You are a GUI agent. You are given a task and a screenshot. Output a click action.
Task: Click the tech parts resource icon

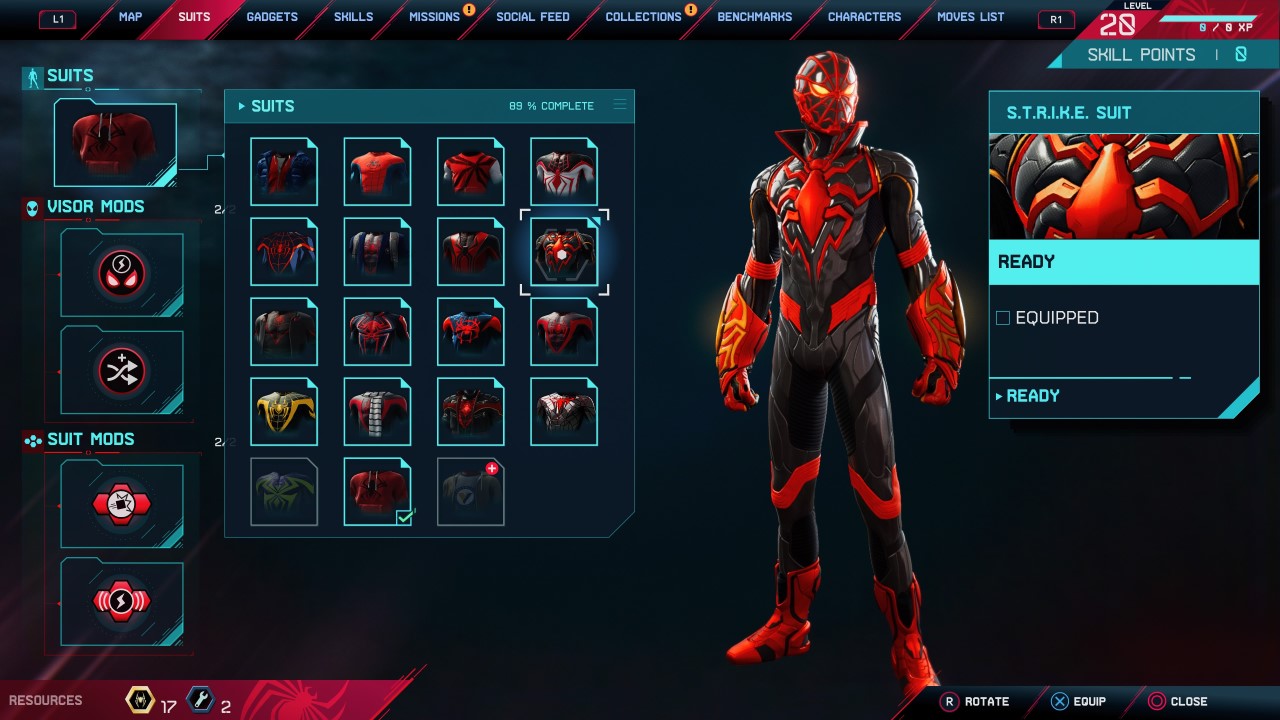click(x=200, y=700)
